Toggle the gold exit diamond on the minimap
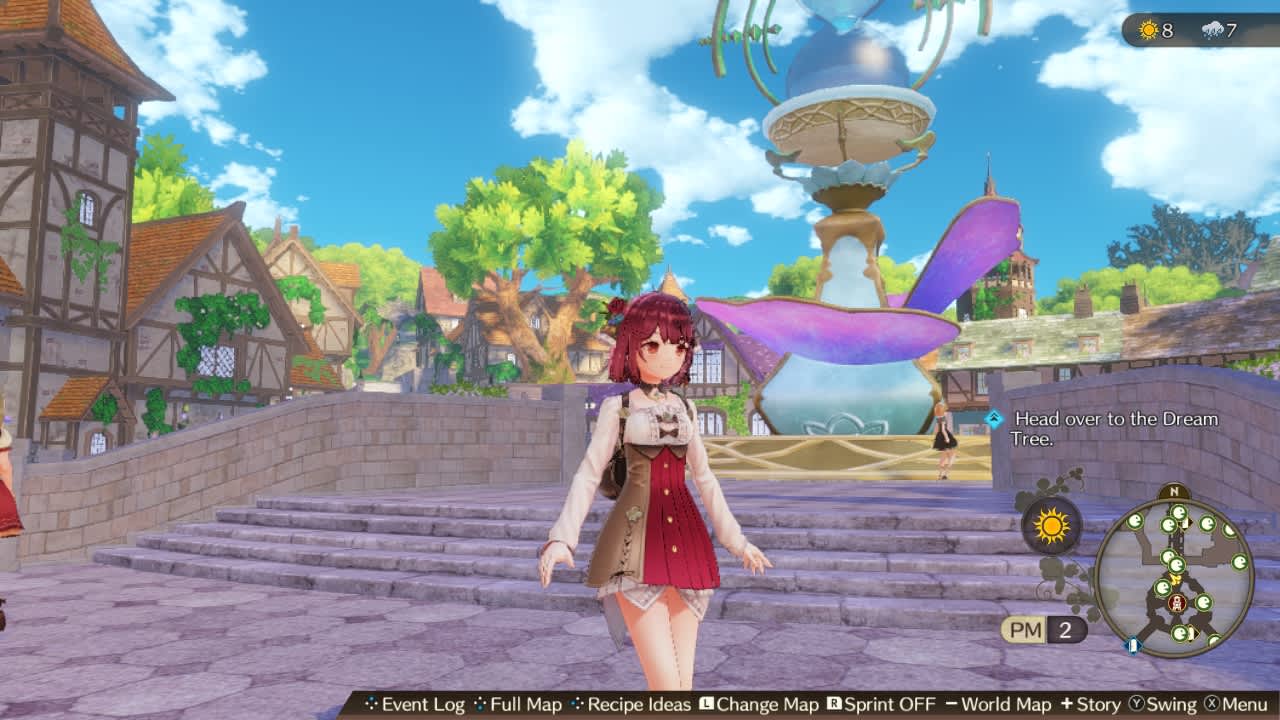Viewport: 1280px width, 720px height. (x=1176, y=579)
